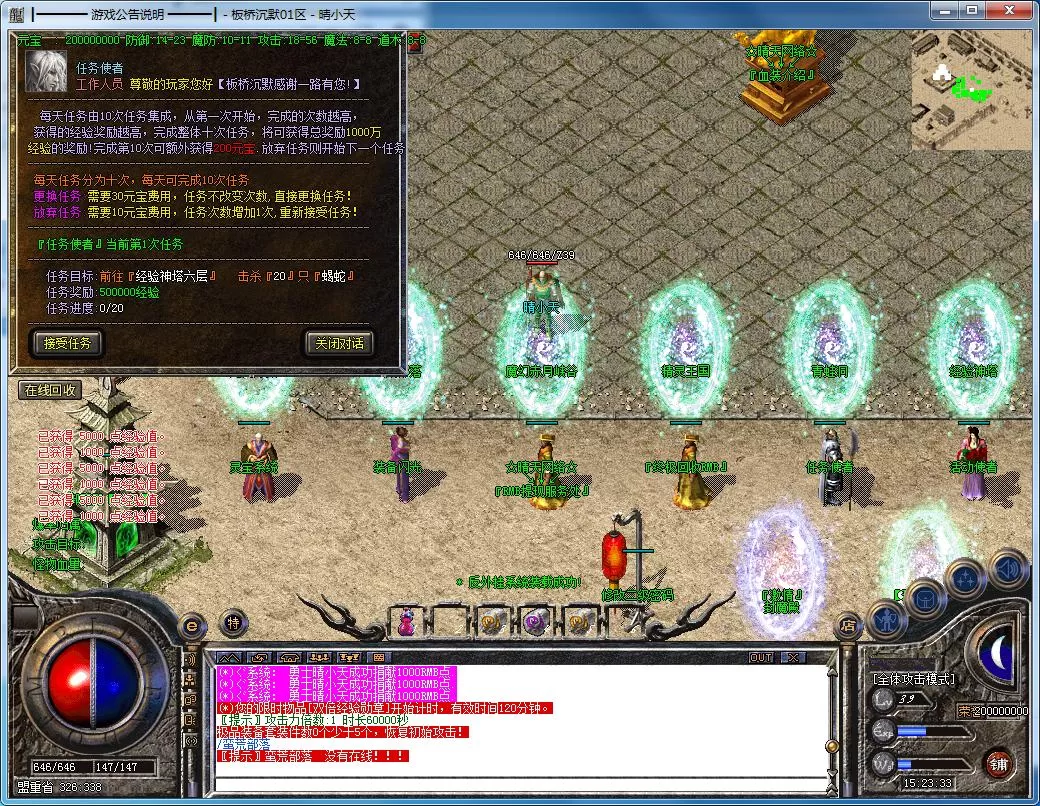Use the red potion in the belt slot

(406, 622)
